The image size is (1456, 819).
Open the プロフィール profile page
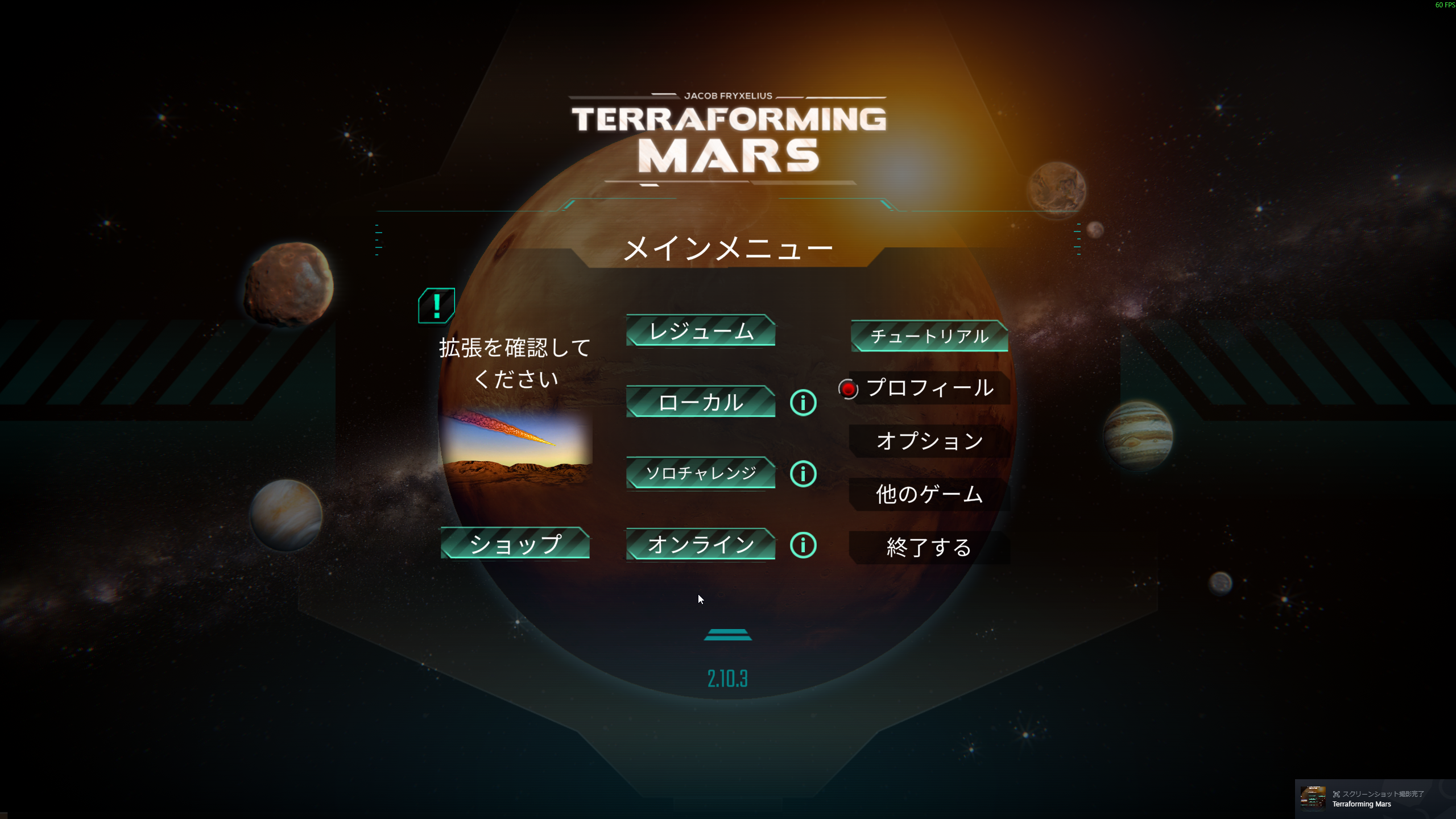click(x=929, y=388)
